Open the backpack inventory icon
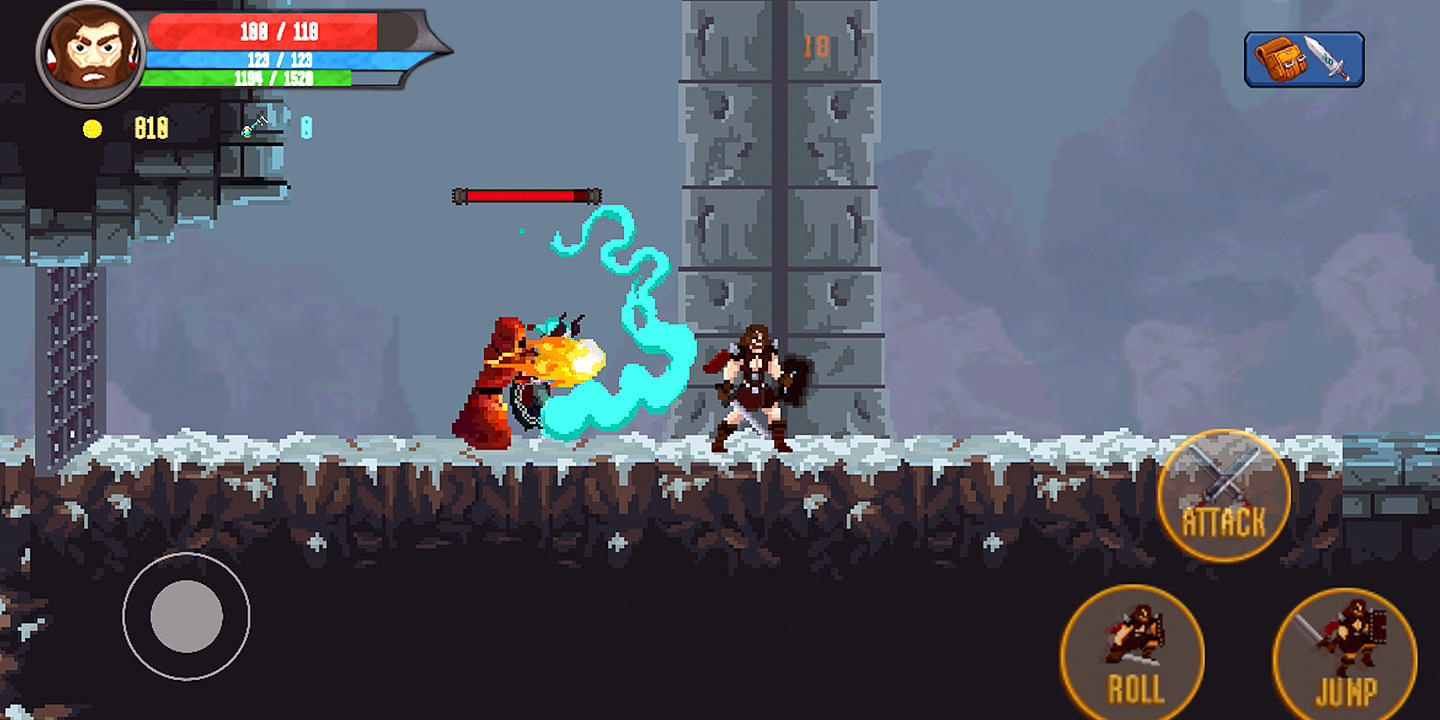1440x720 pixels. click(x=1283, y=60)
